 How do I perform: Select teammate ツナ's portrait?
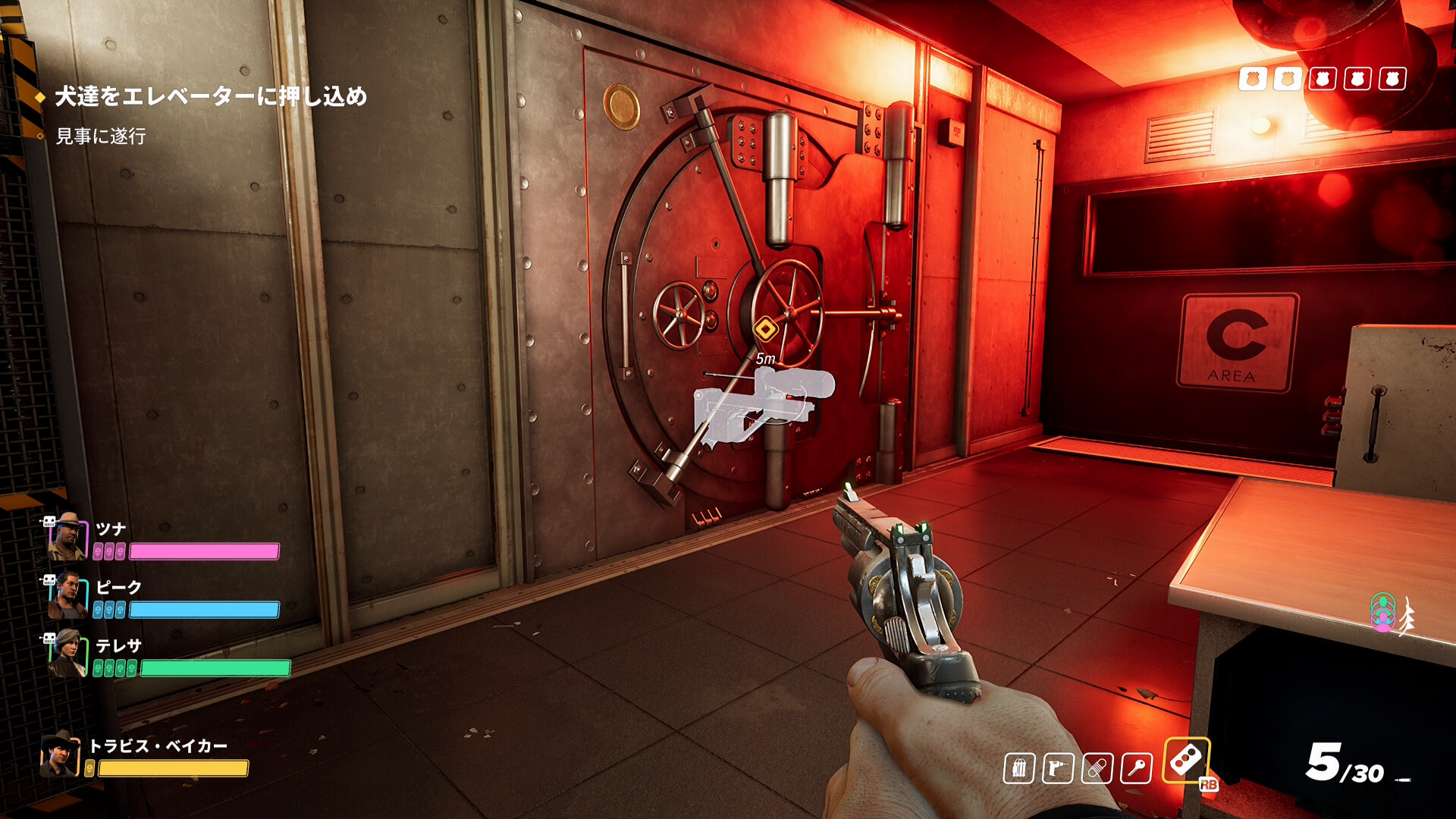point(68,536)
